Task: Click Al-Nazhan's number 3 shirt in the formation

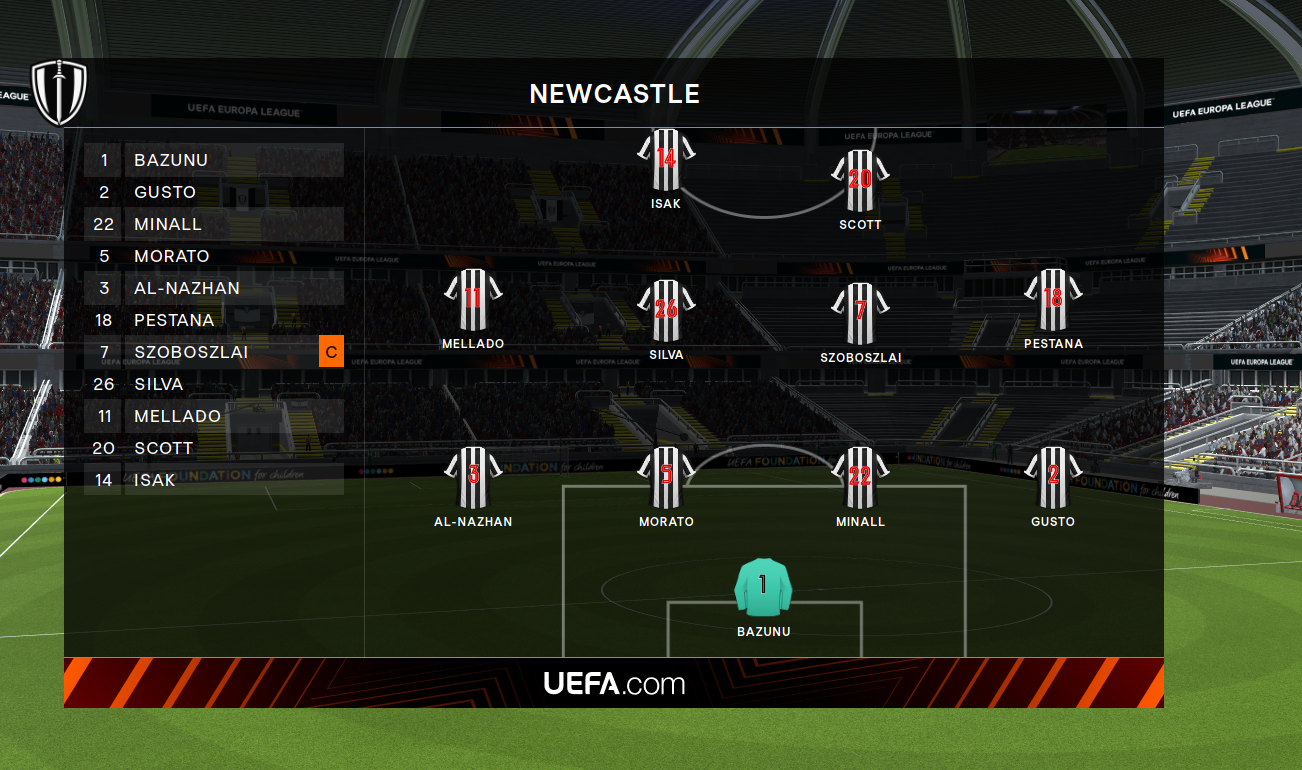Action: point(473,477)
